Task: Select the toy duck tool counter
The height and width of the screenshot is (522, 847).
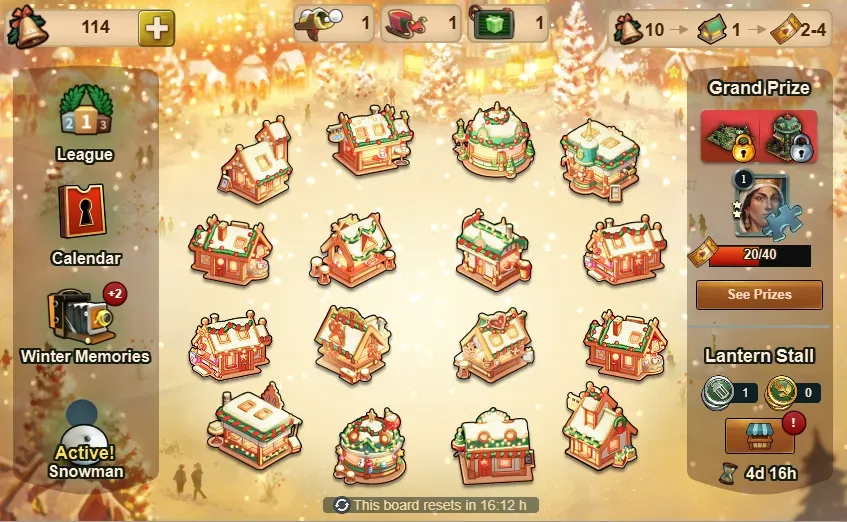Action: tap(334, 23)
